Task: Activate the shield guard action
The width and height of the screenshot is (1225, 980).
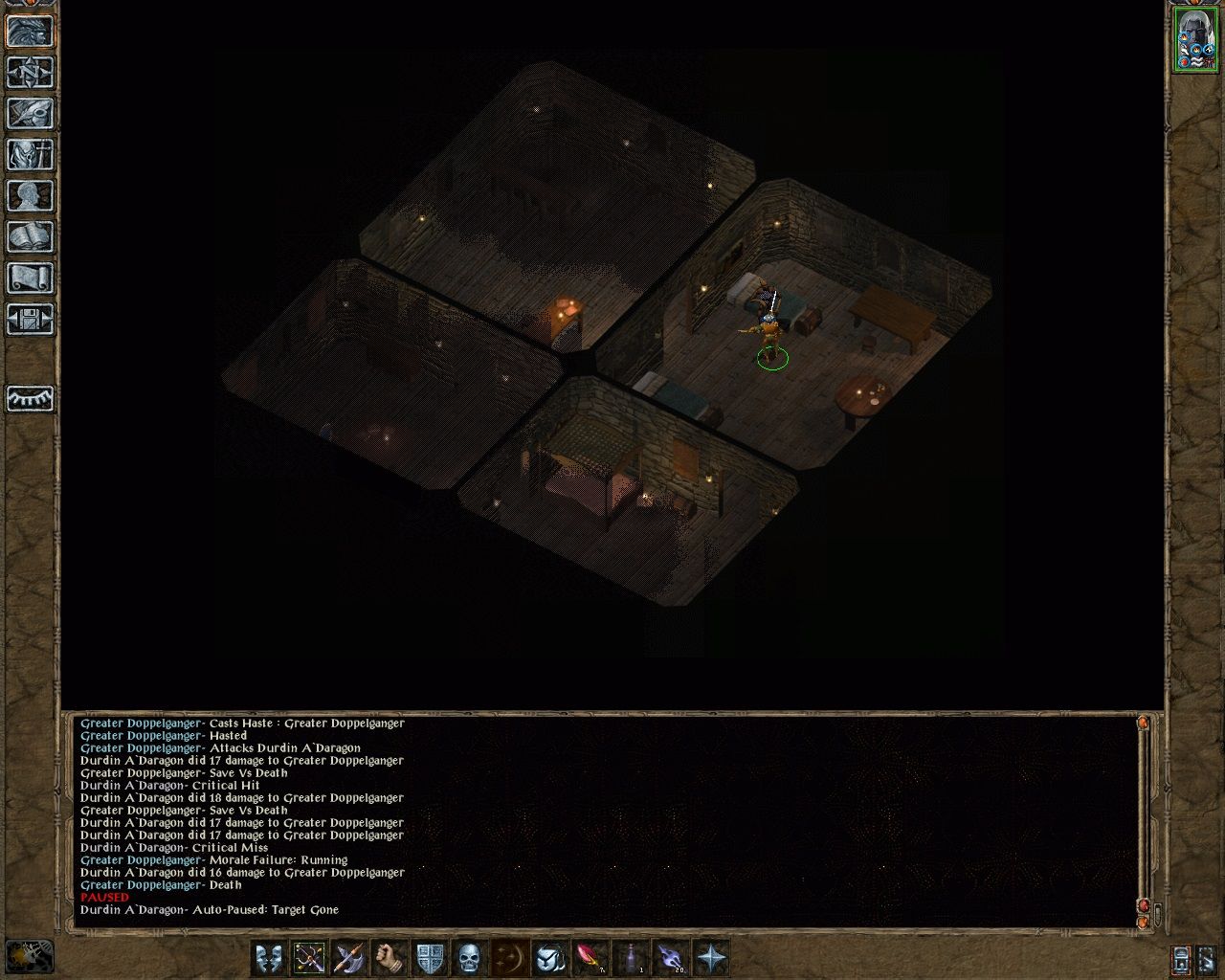Action: (429, 957)
